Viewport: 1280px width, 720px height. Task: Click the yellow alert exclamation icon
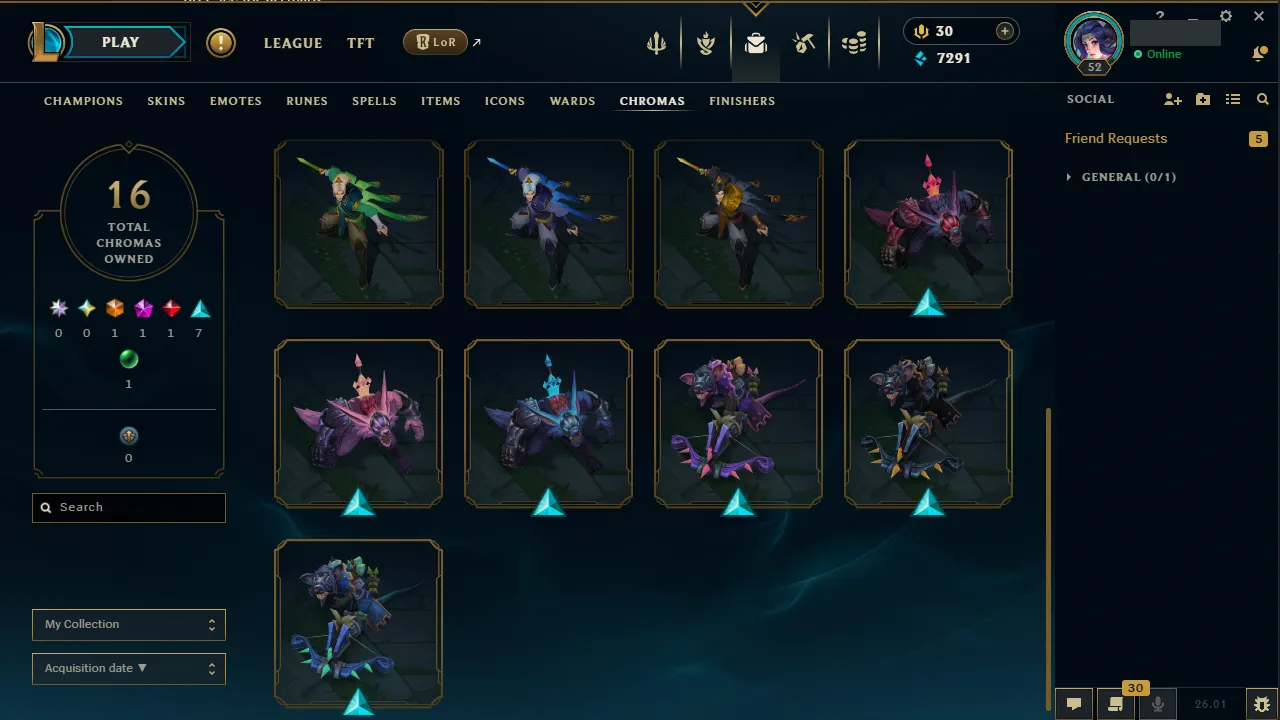point(220,43)
